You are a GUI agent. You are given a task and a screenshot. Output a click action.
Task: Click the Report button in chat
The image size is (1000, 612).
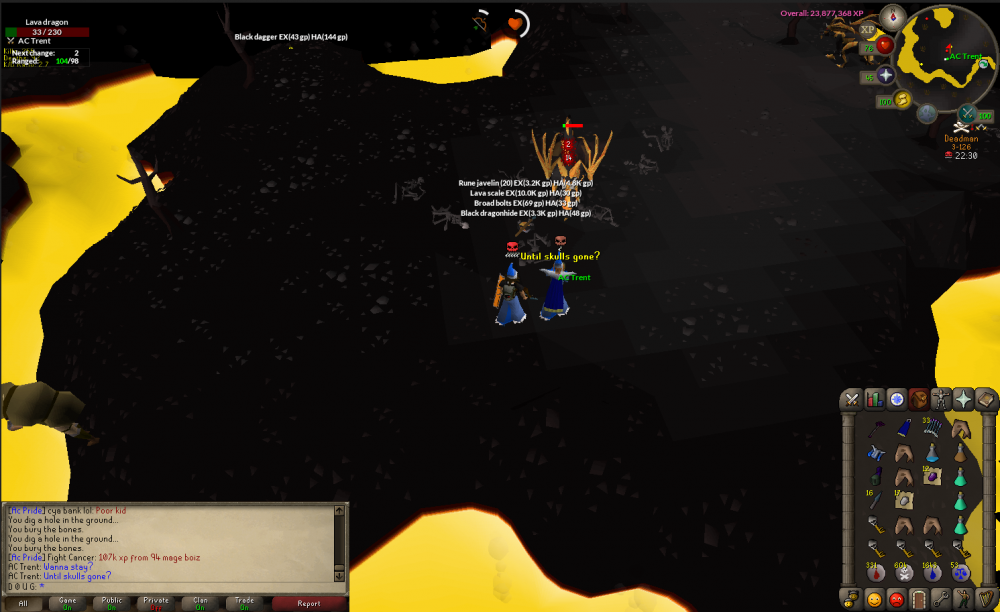coord(309,603)
